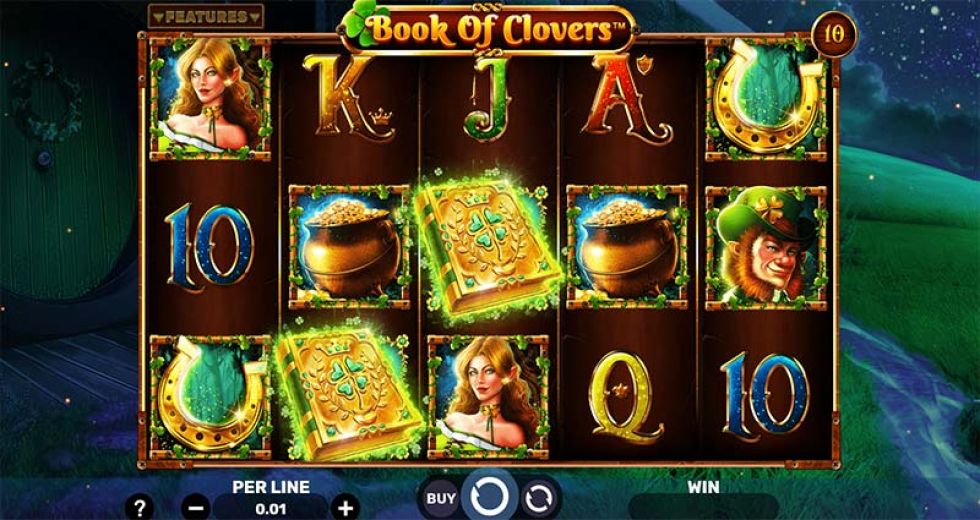This screenshot has width=980, height=520.
Task: Activate the autoplay button
Action: coord(538,497)
